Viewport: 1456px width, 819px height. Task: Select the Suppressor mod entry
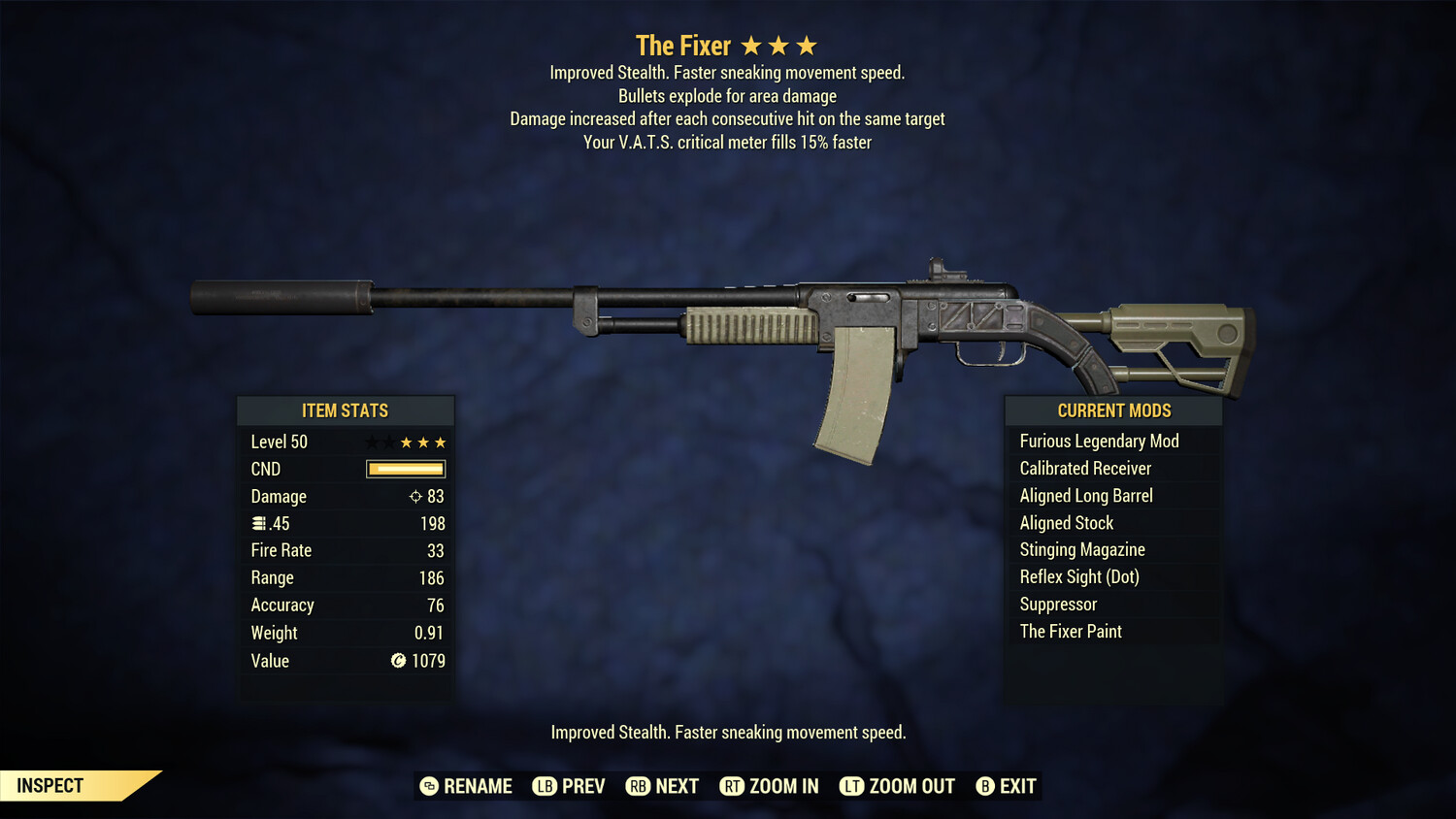click(1057, 604)
